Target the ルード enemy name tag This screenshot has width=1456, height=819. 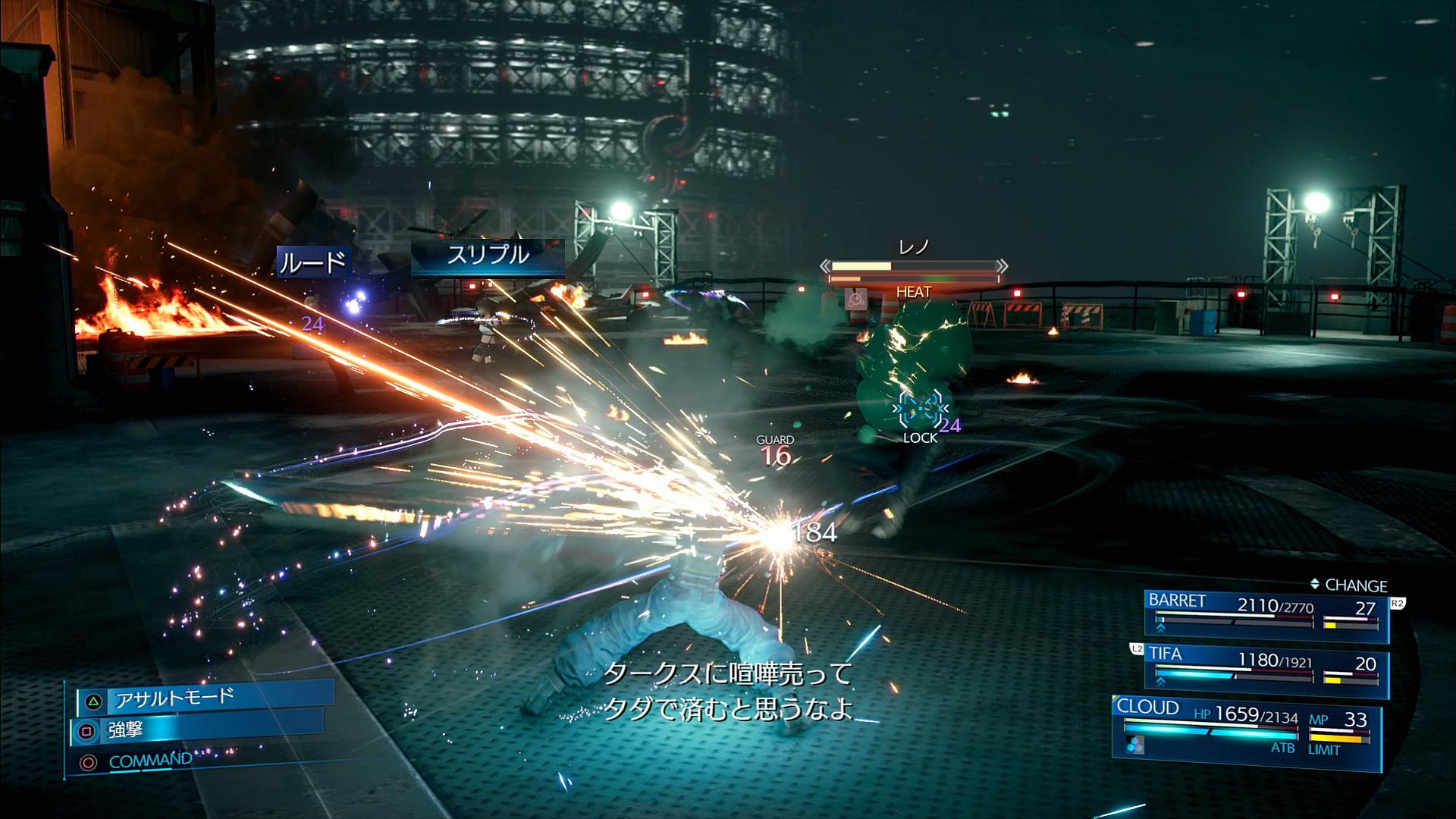(x=312, y=262)
